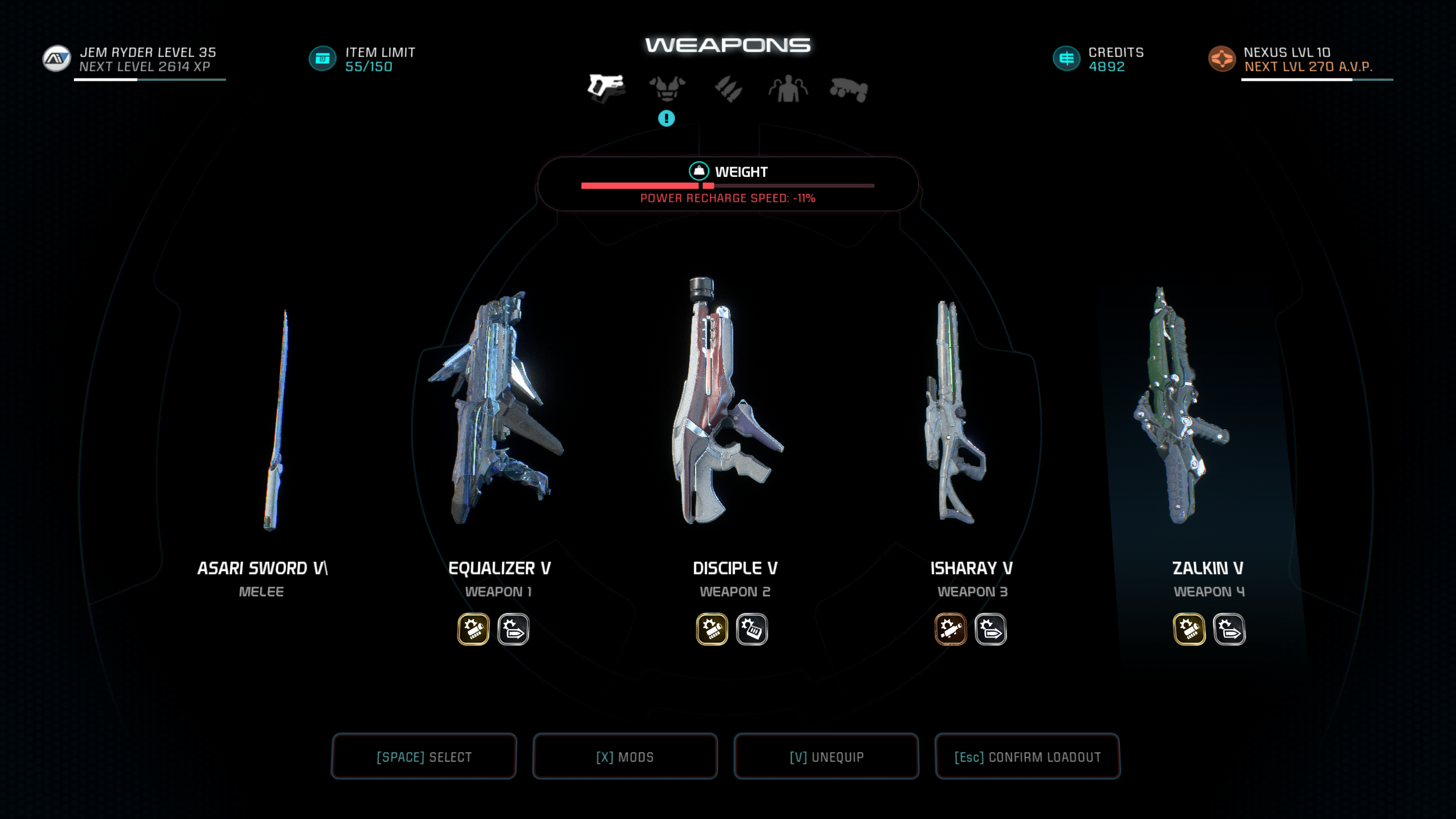Viewport: 1456px width, 819px height.
Task: Choose Zalkin V's silver mod slot
Action: click(1229, 629)
